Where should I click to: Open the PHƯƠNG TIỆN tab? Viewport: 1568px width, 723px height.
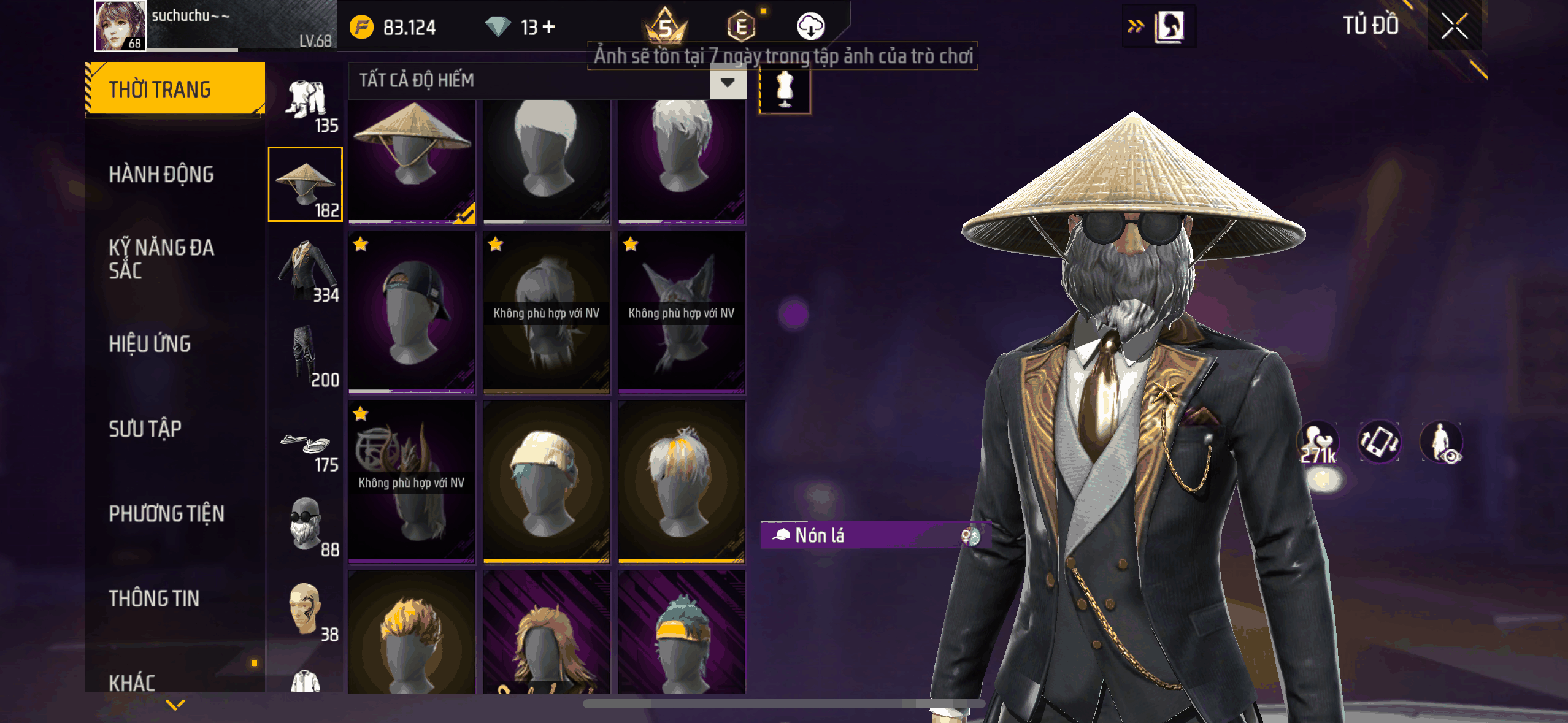166,514
